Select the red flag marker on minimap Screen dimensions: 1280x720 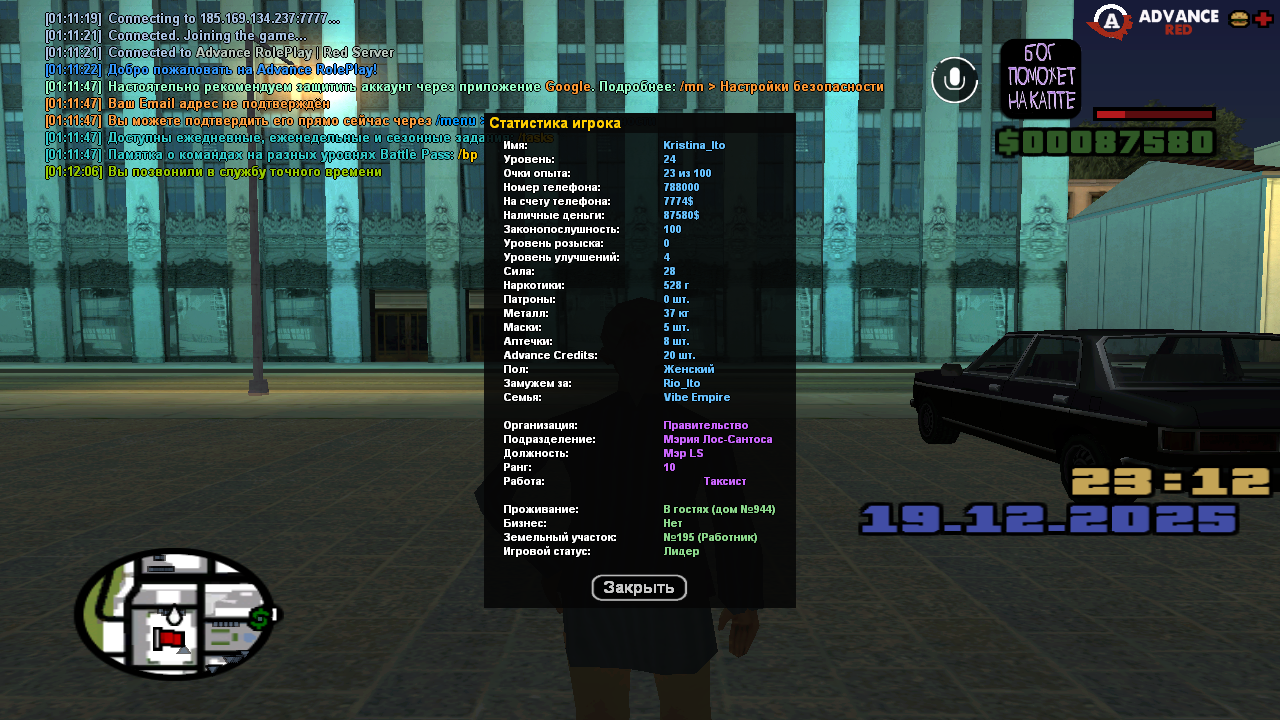point(168,638)
